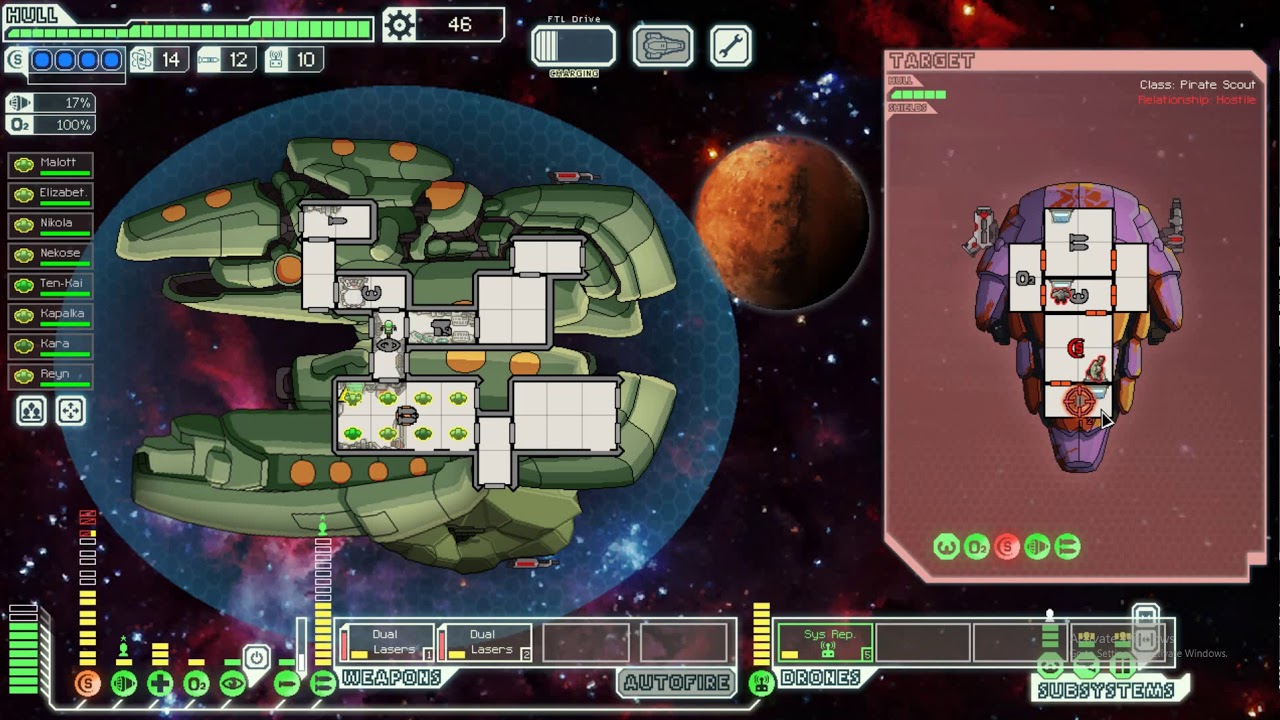
Task: Select crew member Elizabet.
Action: 51,193
